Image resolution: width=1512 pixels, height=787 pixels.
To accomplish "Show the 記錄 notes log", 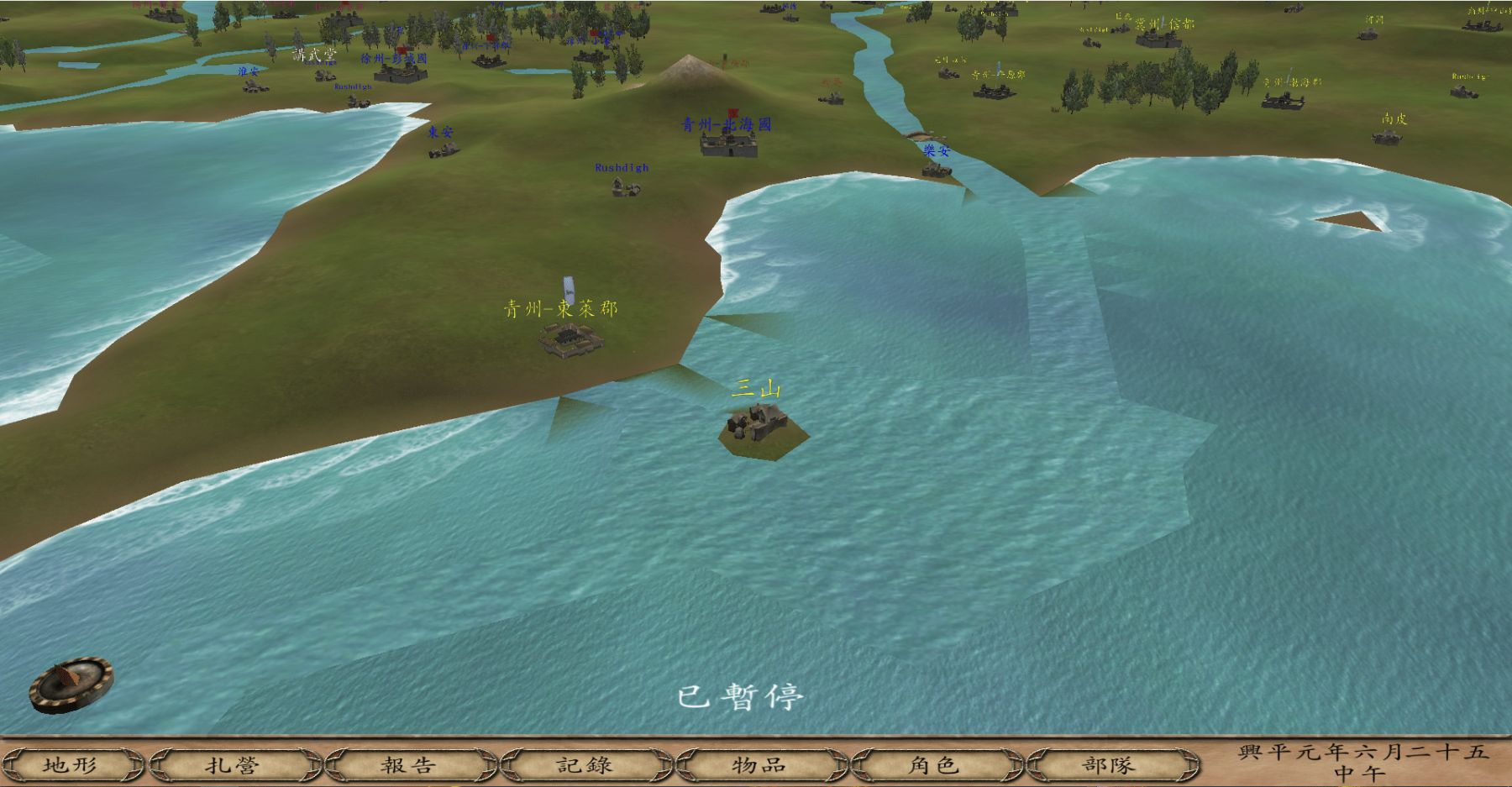I will [585, 764].
